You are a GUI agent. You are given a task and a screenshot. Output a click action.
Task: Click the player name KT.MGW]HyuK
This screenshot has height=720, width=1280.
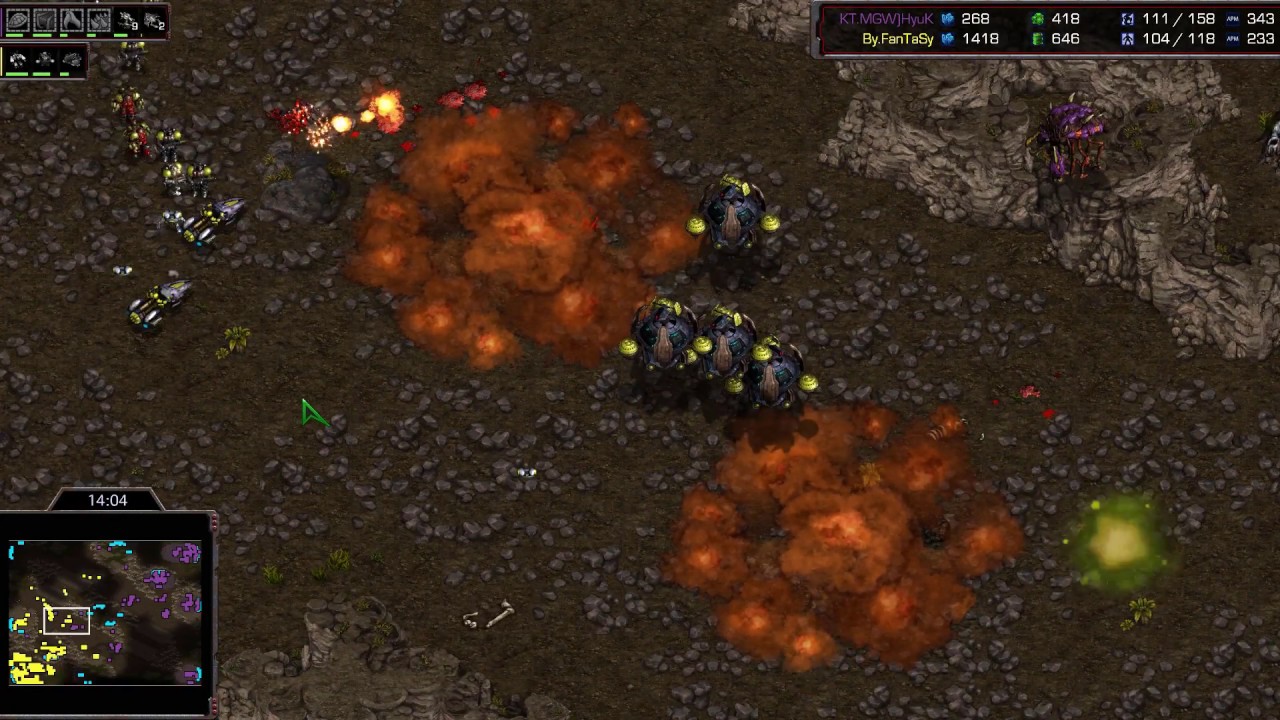885,19
